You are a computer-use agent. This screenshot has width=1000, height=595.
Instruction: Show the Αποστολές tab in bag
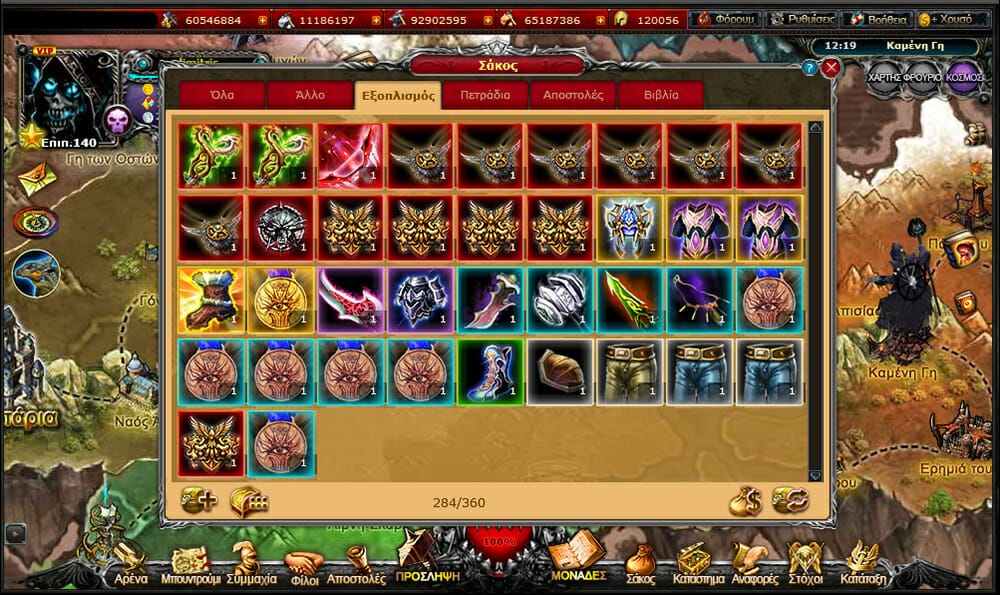click(x=572, y=96)
